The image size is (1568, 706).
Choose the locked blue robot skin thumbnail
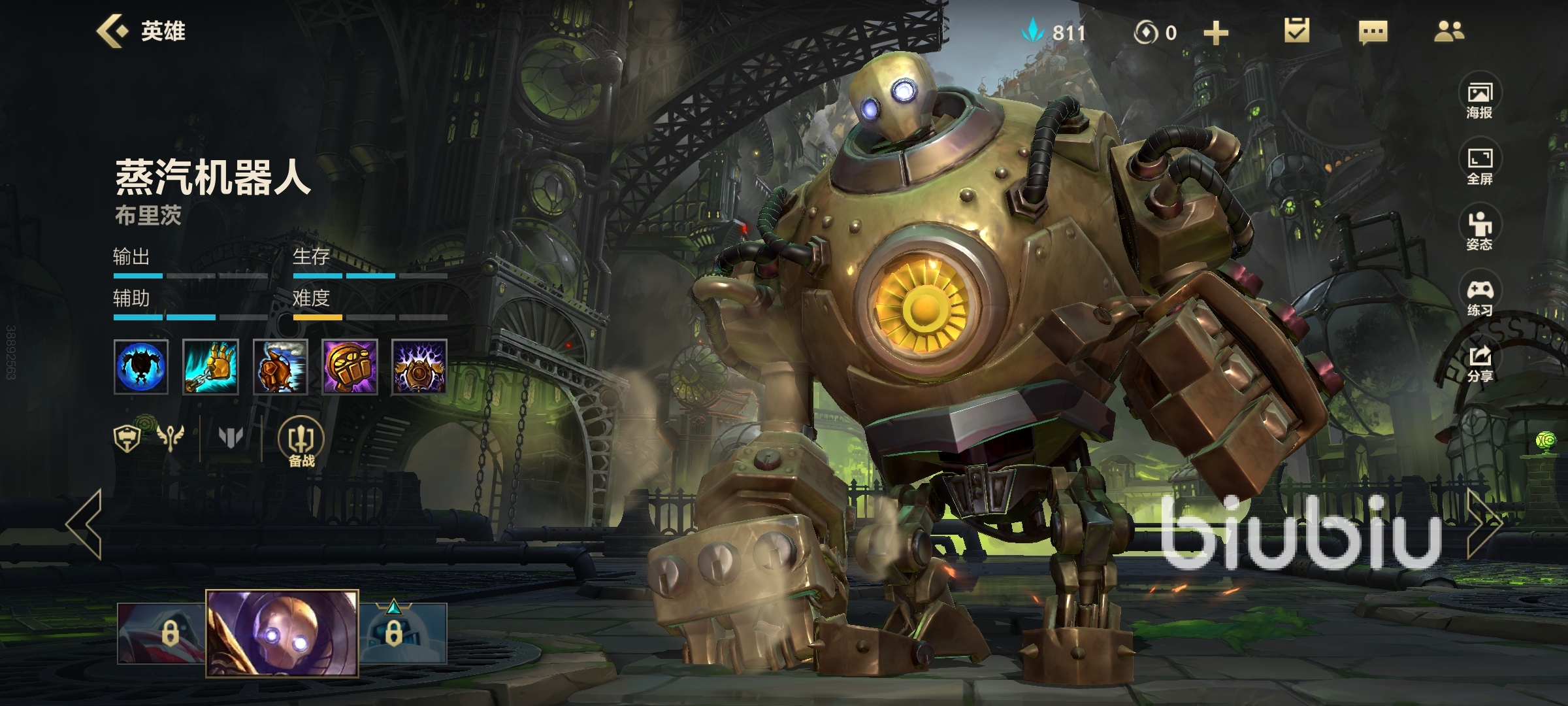pos(403,633)
